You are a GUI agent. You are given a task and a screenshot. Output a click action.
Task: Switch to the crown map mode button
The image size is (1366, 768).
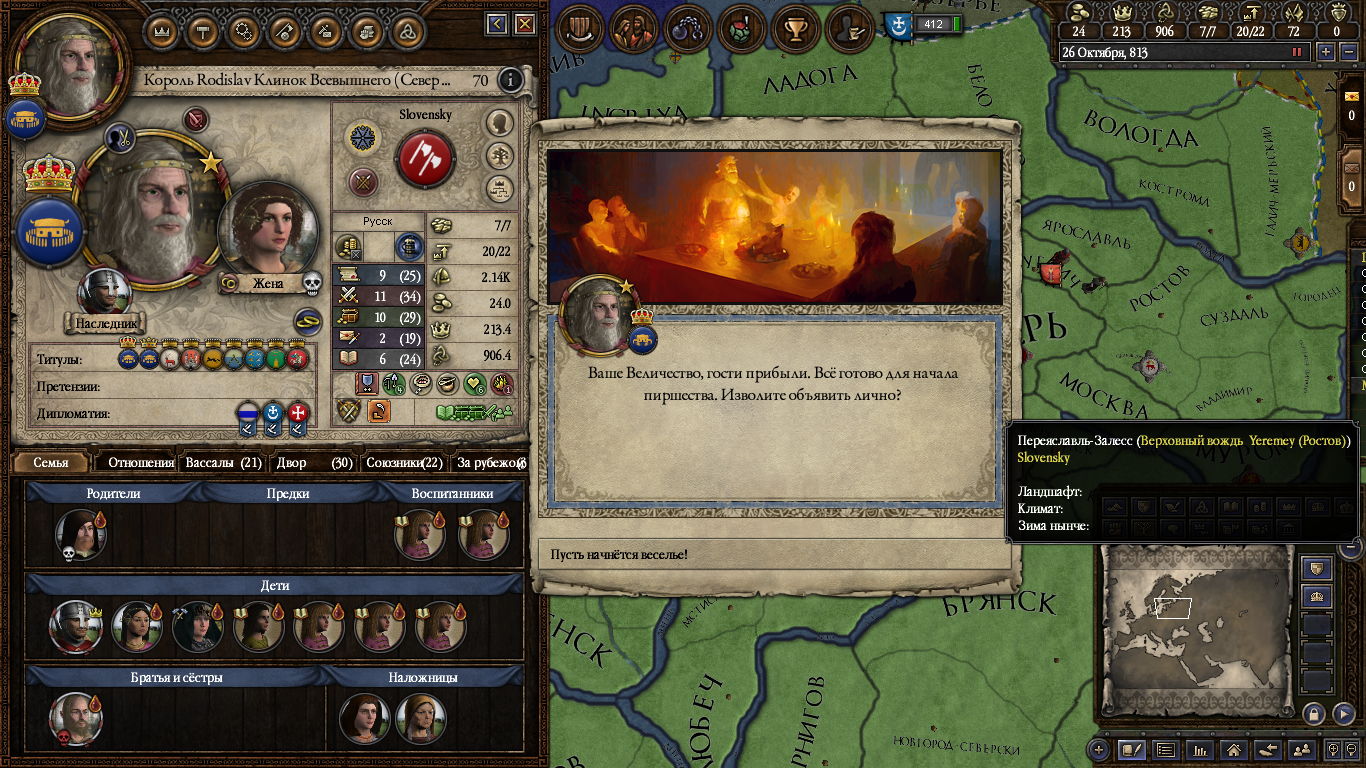pos(1317,597)
